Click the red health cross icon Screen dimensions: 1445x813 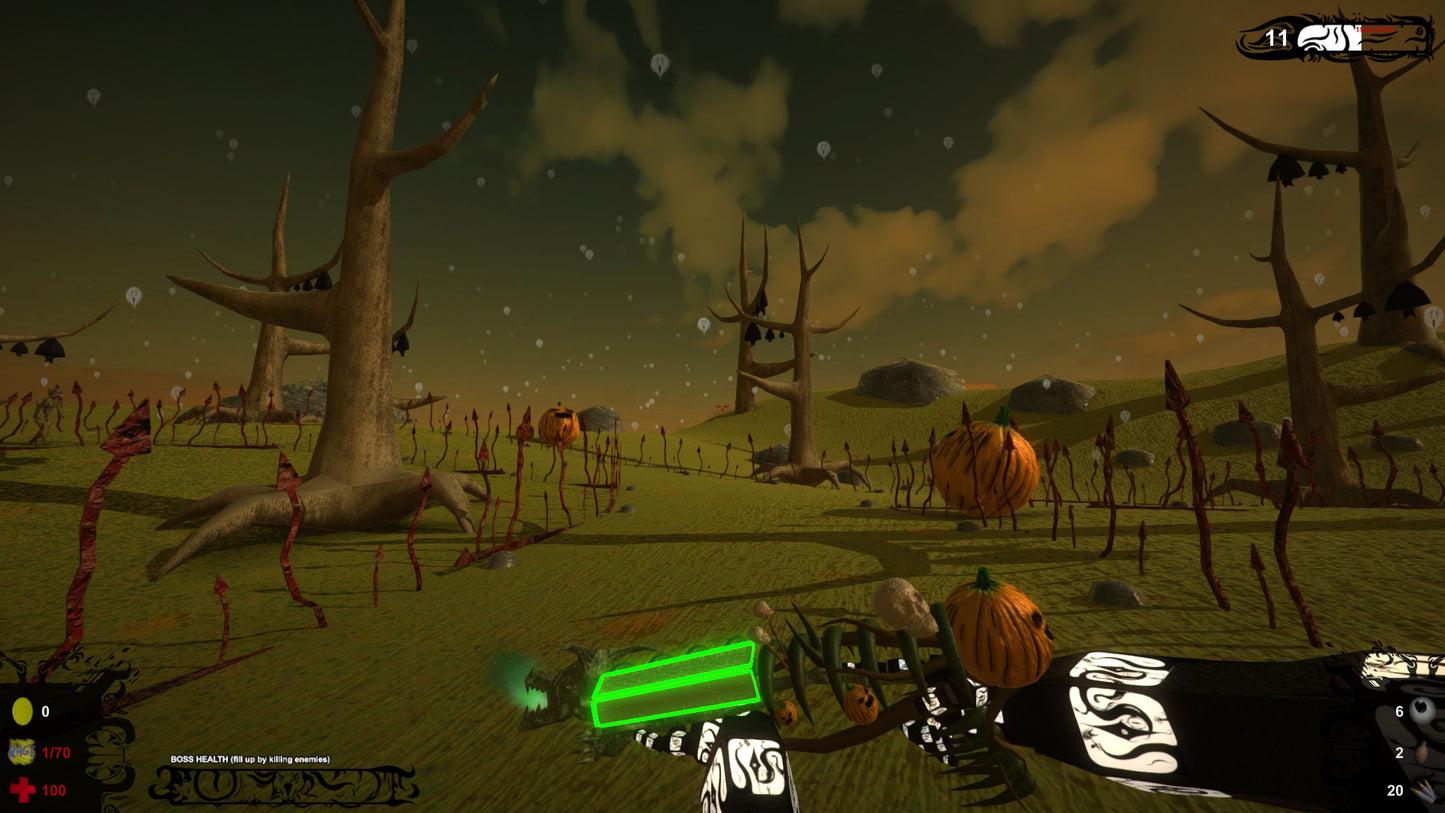click(20, 790)
